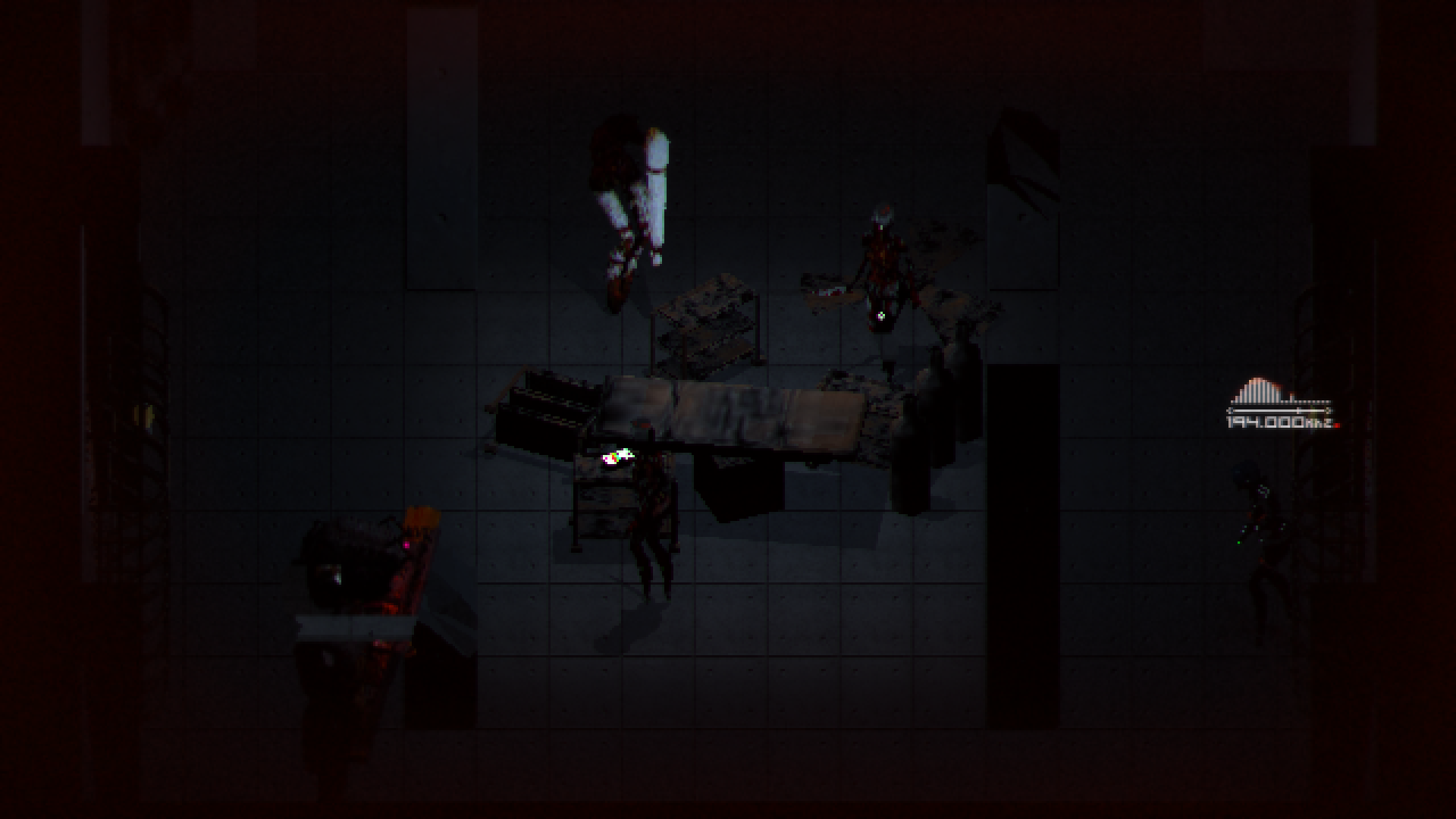1456x819 pixels.
Task: Click the glowing item pickup on the cart
Action: tap(618, 457)
